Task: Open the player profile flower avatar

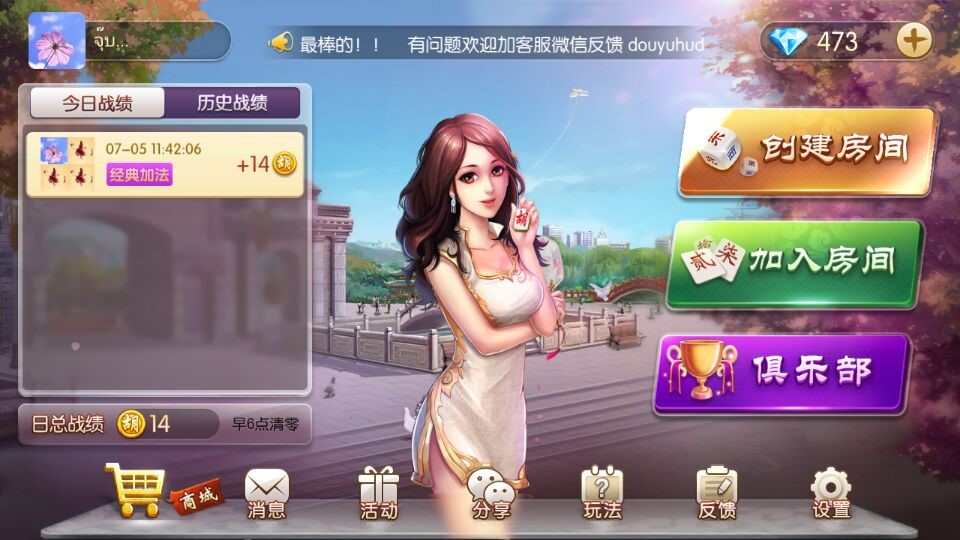Action: click(x=56, y=40)
